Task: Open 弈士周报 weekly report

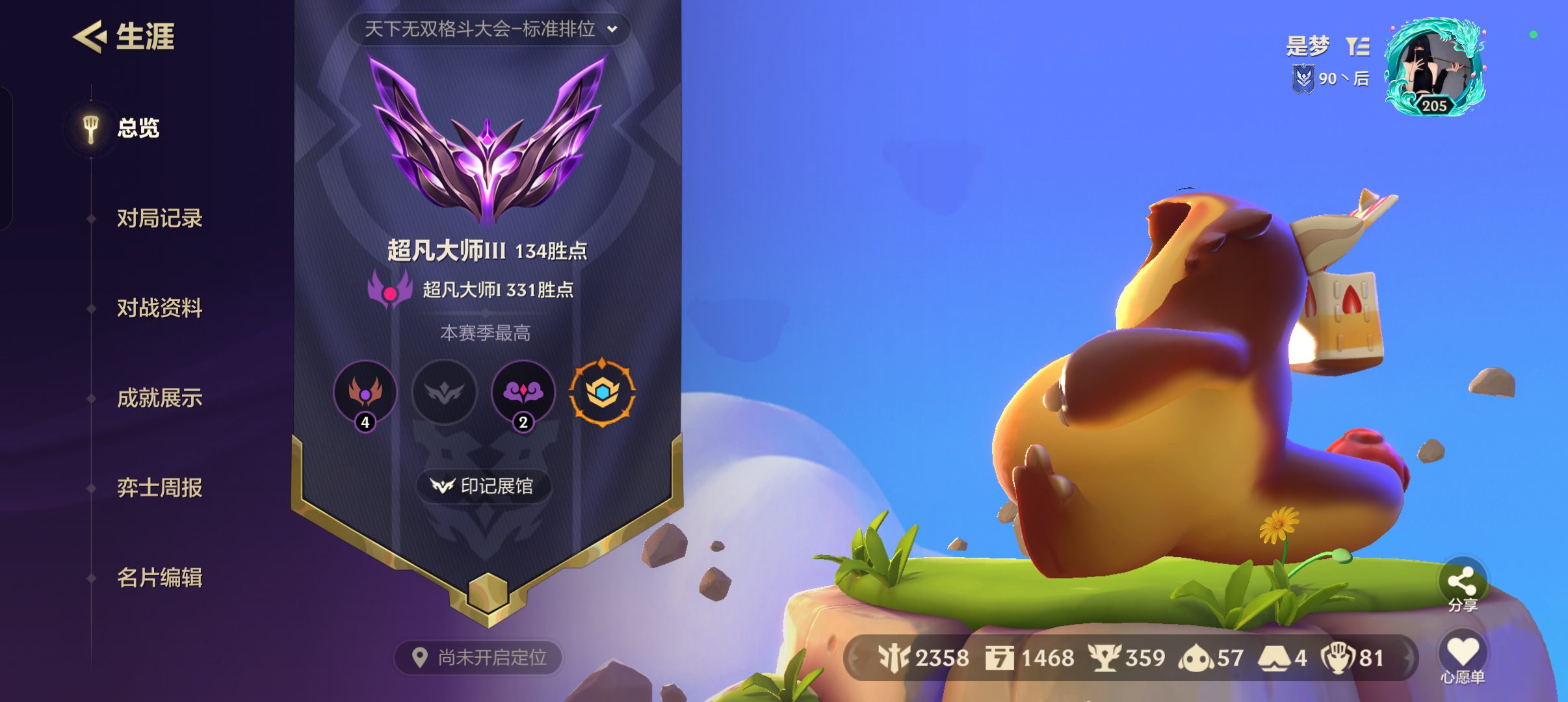Action: coord(159,489)
